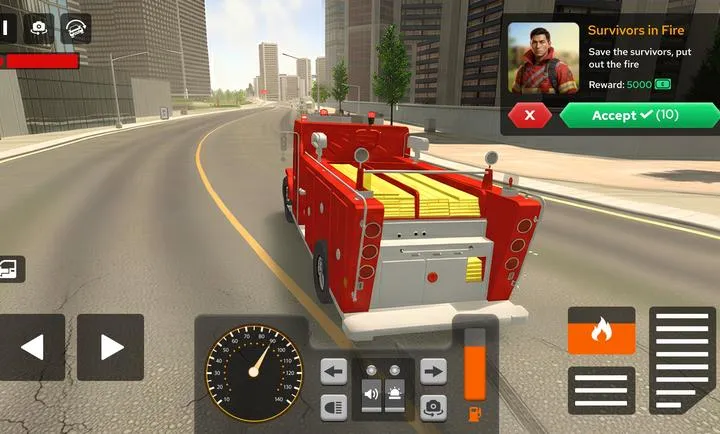Turn on the right turn signal
This screenshot has height=434, width=720.
coord(433,372)
